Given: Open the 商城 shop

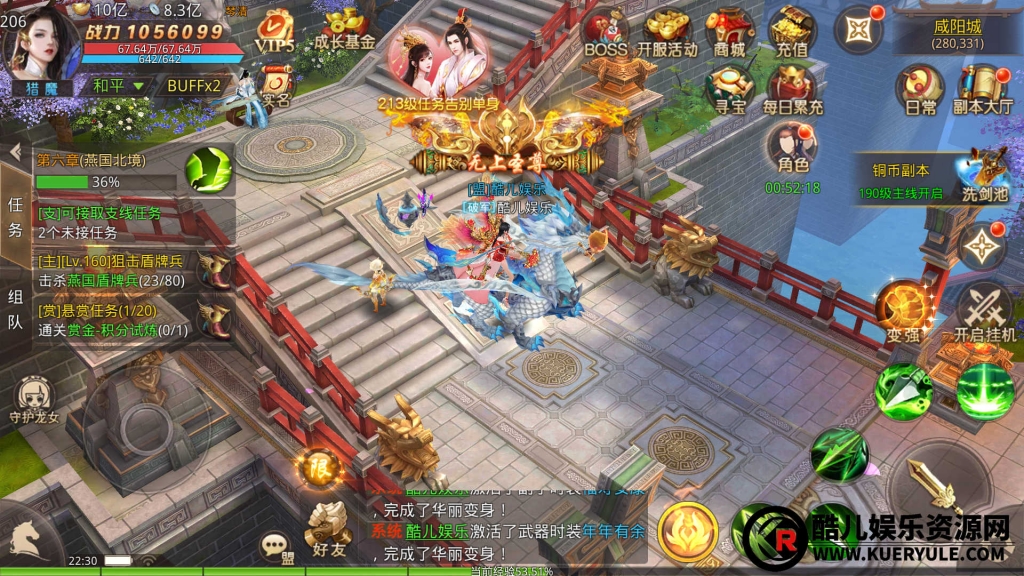Looking at the screenshot, I should click(730, 32).
